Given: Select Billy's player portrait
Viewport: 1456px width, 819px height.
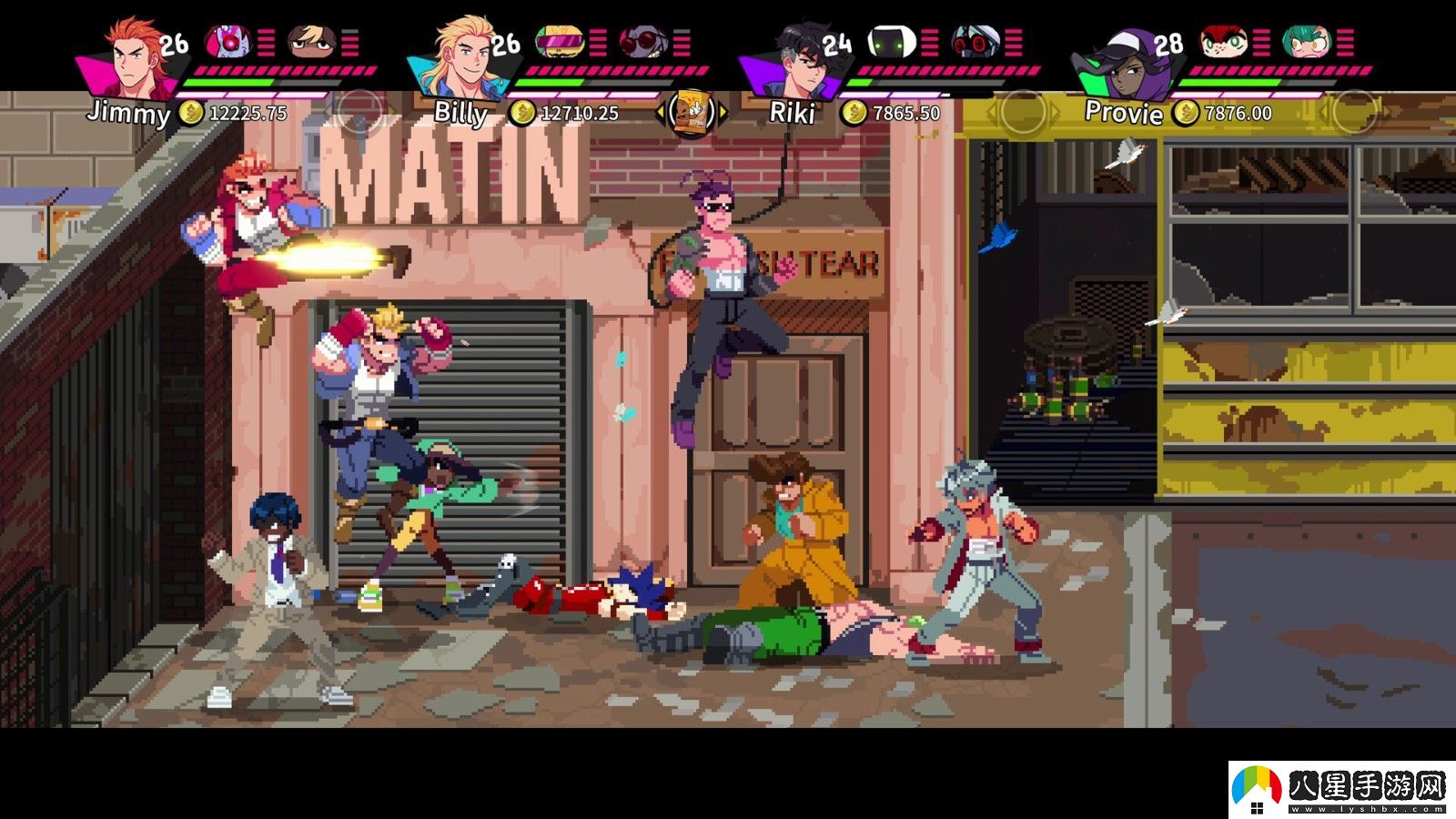Looking at the screenshot, I should (464, 56).
